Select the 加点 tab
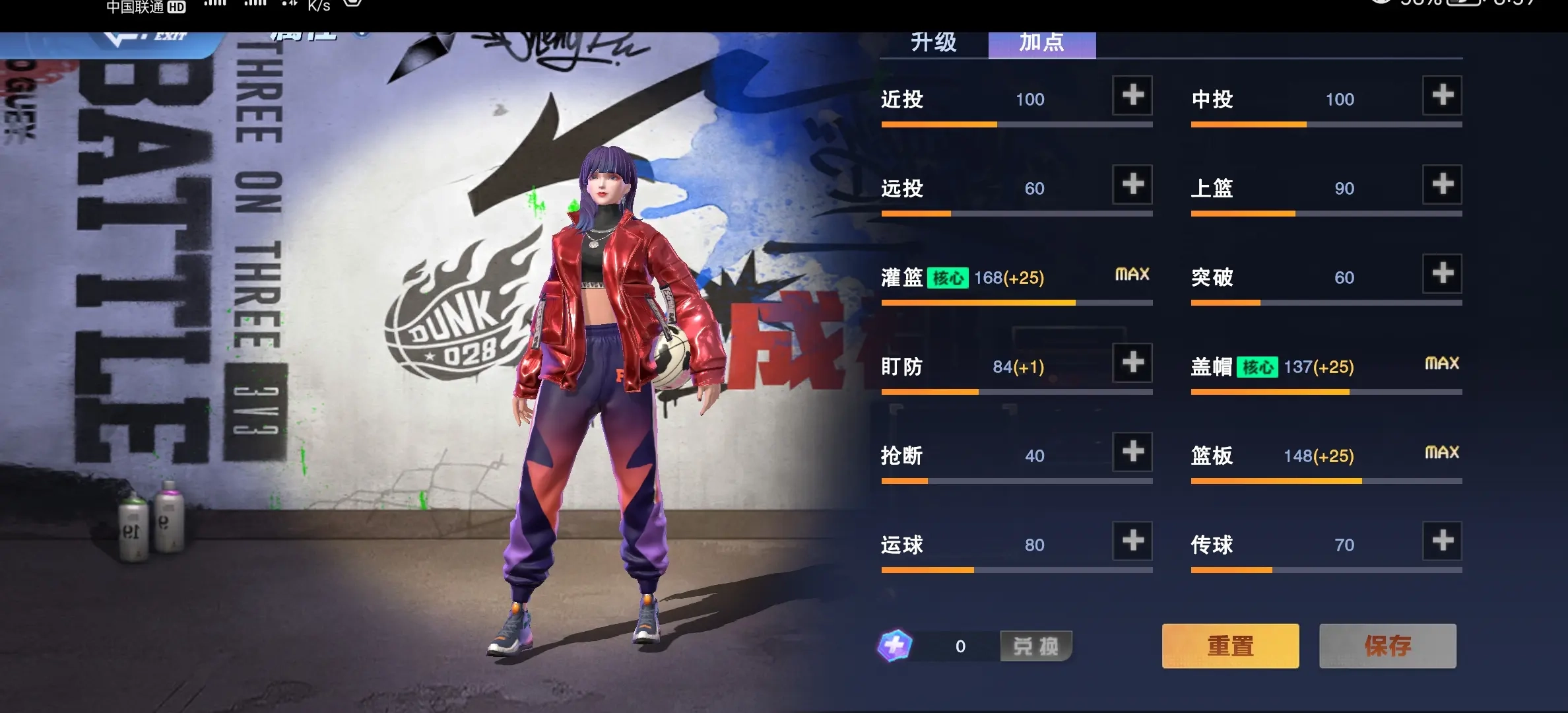 pyautogui.click(x=1040, y=42)
